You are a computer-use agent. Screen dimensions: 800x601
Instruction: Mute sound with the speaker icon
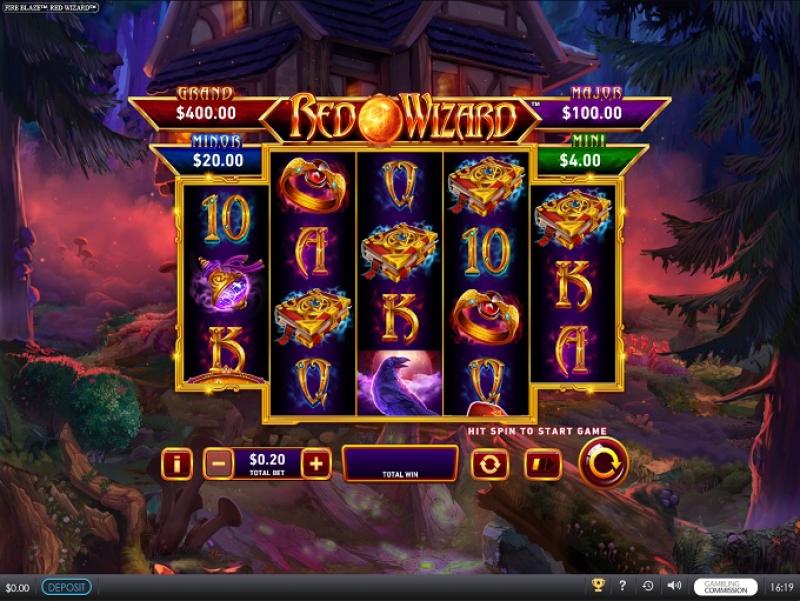coord(674,587)
